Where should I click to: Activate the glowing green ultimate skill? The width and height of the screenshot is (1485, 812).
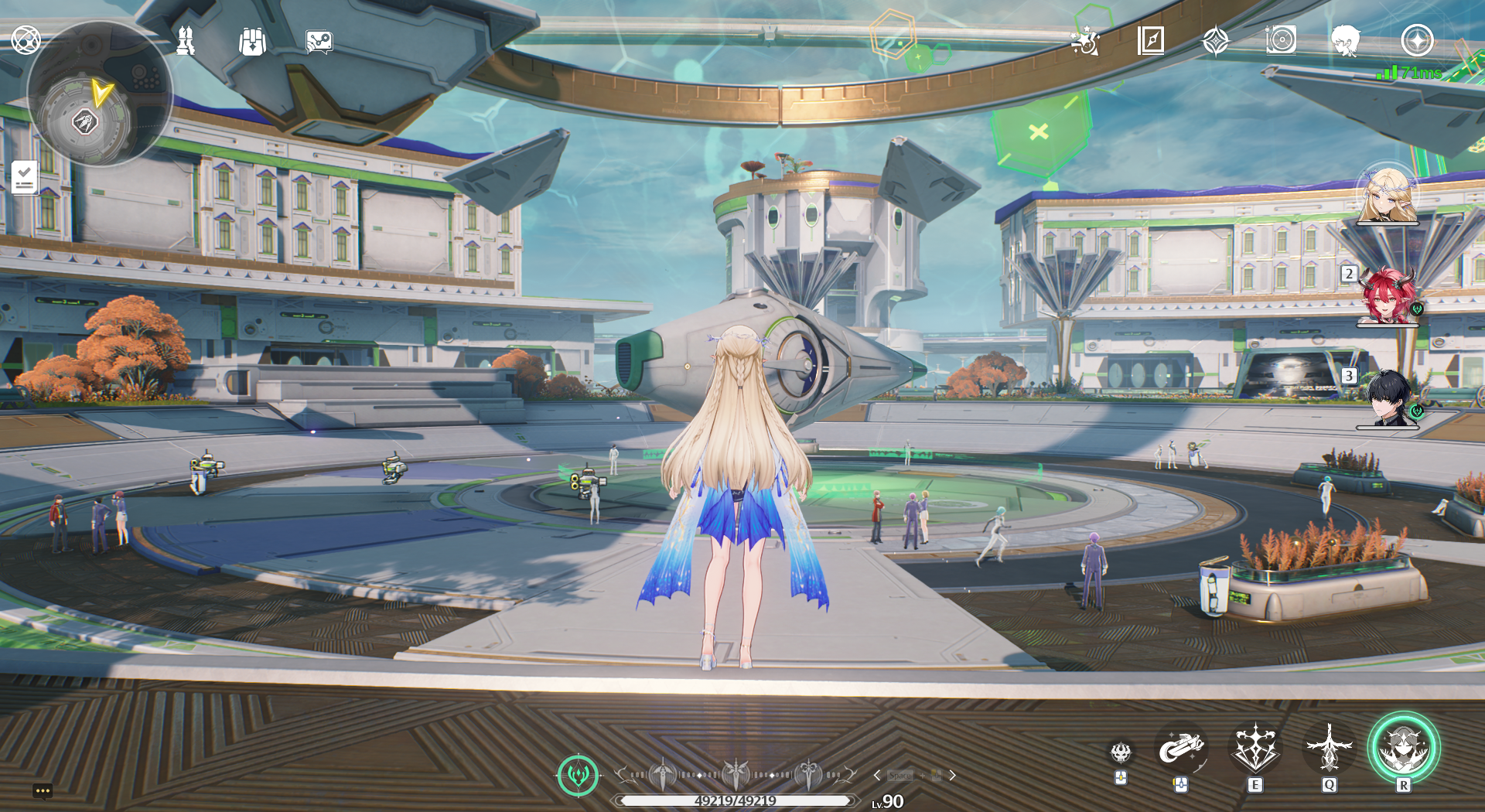1403,748
